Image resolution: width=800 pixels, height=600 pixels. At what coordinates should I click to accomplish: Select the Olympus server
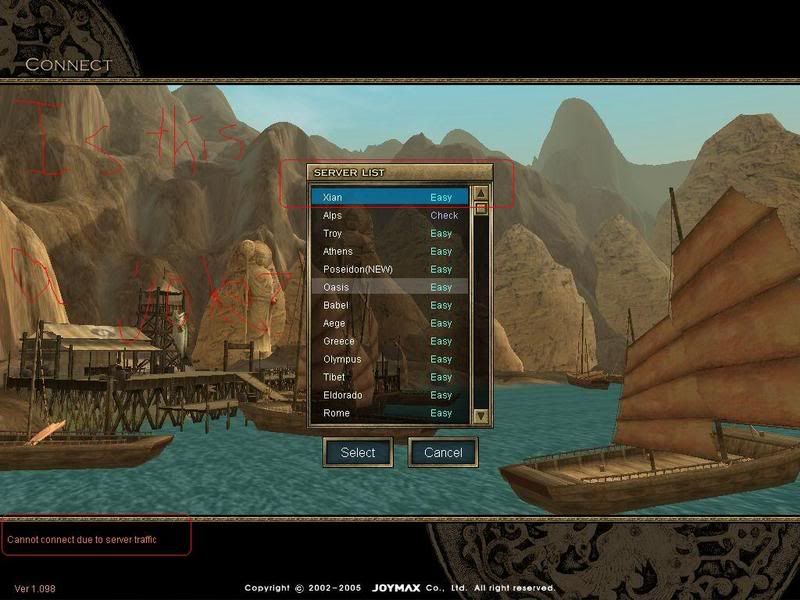click(x=388, y=359)
